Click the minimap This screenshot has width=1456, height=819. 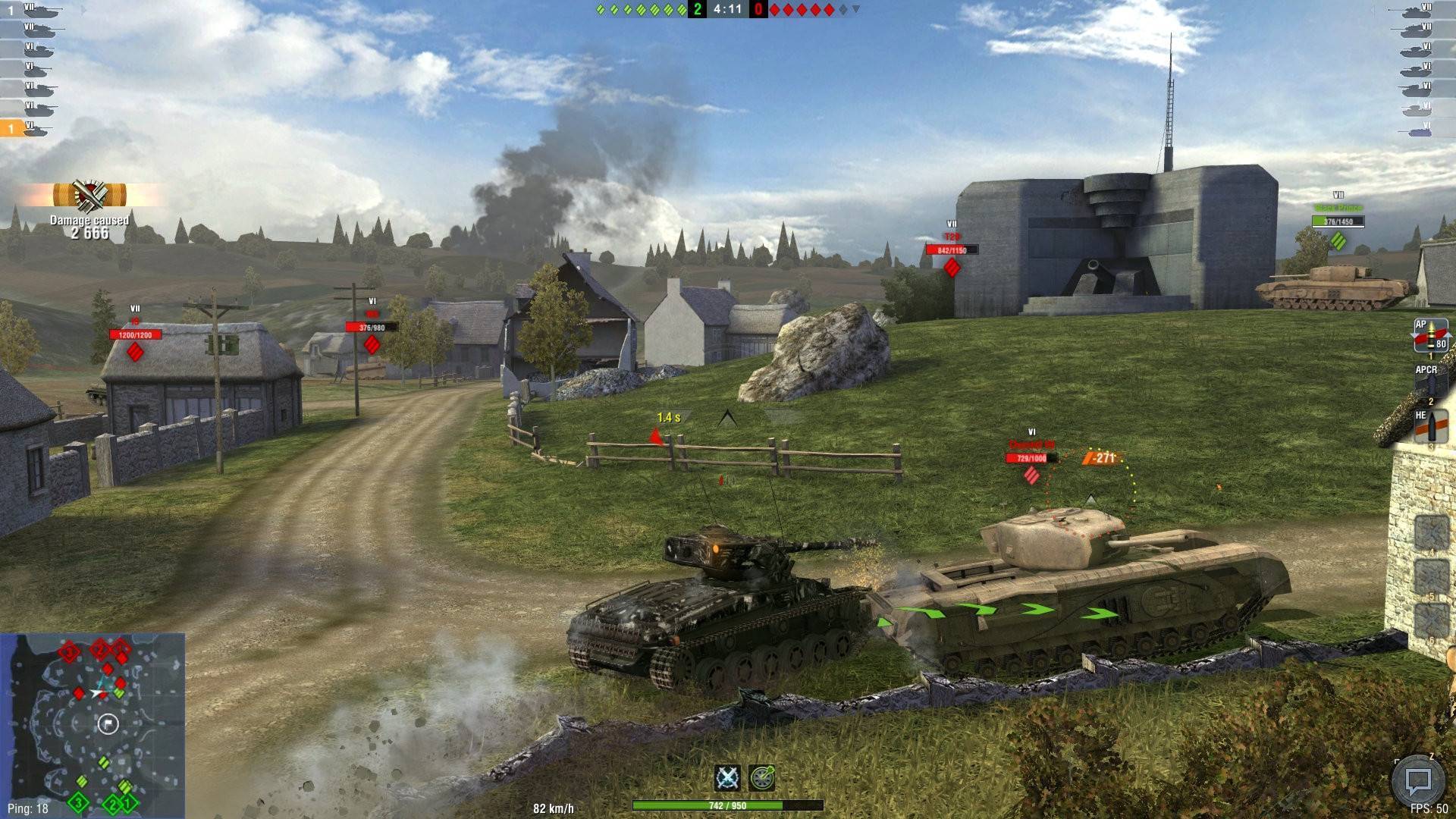click(93, 725)
